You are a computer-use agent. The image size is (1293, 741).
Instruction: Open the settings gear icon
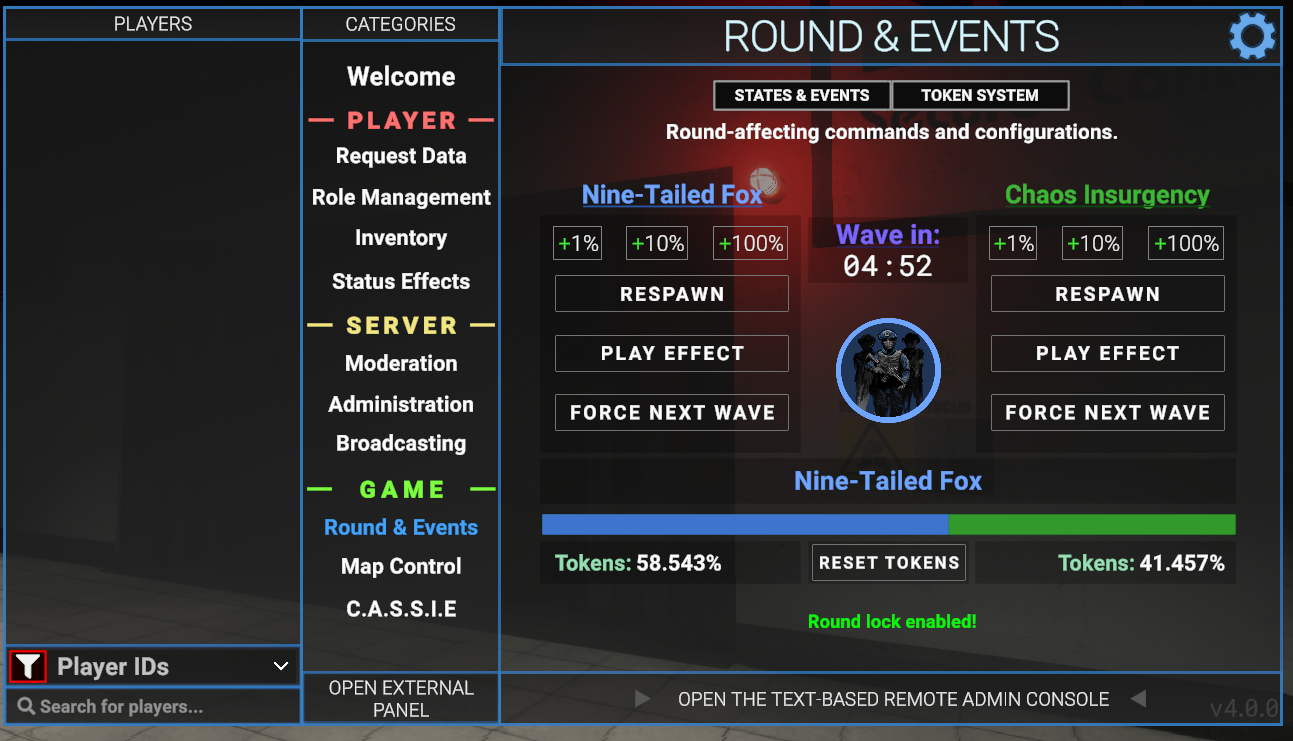[1251, 36]
